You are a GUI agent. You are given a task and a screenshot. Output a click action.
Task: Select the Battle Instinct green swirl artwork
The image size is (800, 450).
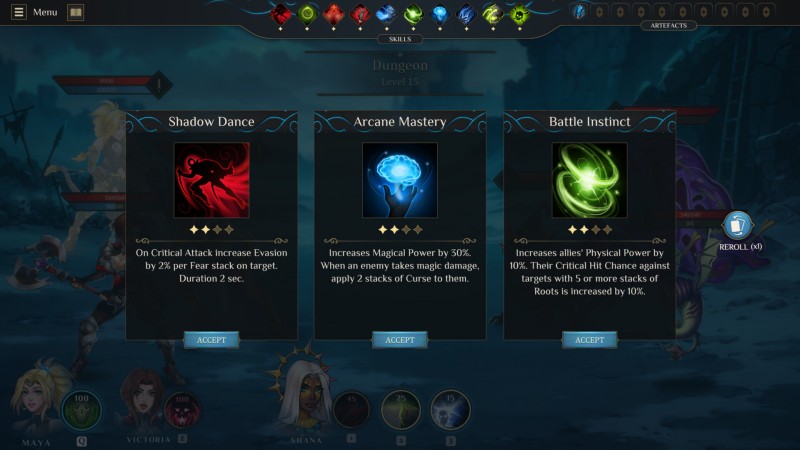point(589,180)
